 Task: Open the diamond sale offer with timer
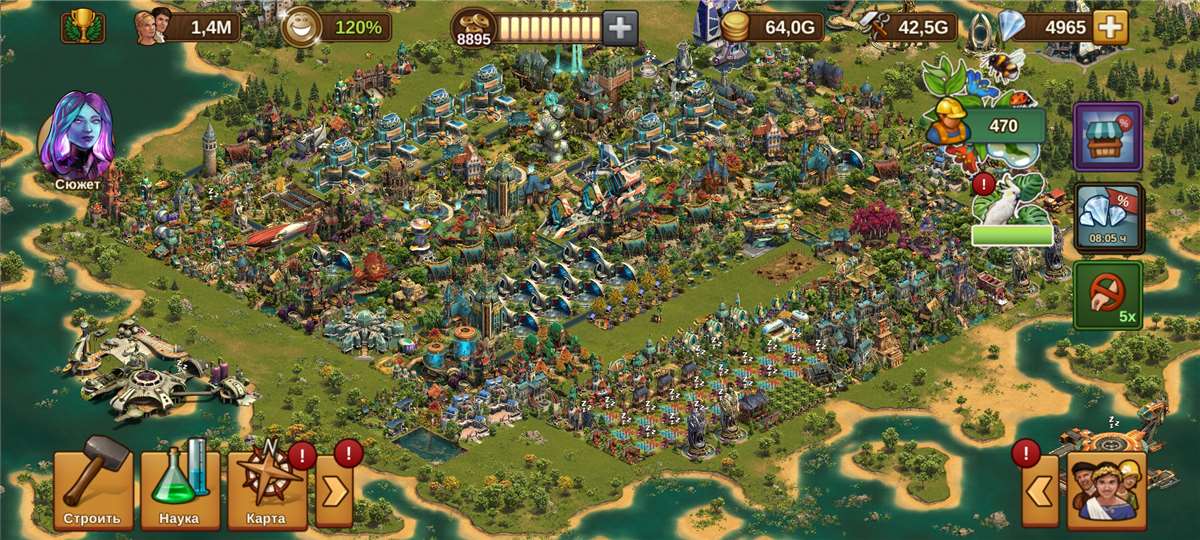click(1107, 216)
